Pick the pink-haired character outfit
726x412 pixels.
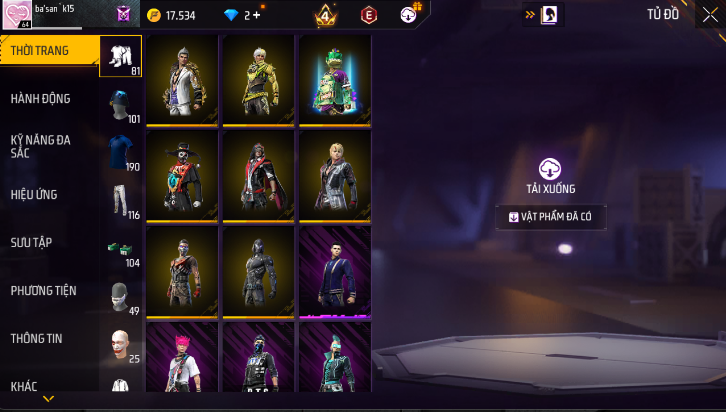(x=181, y=360)
